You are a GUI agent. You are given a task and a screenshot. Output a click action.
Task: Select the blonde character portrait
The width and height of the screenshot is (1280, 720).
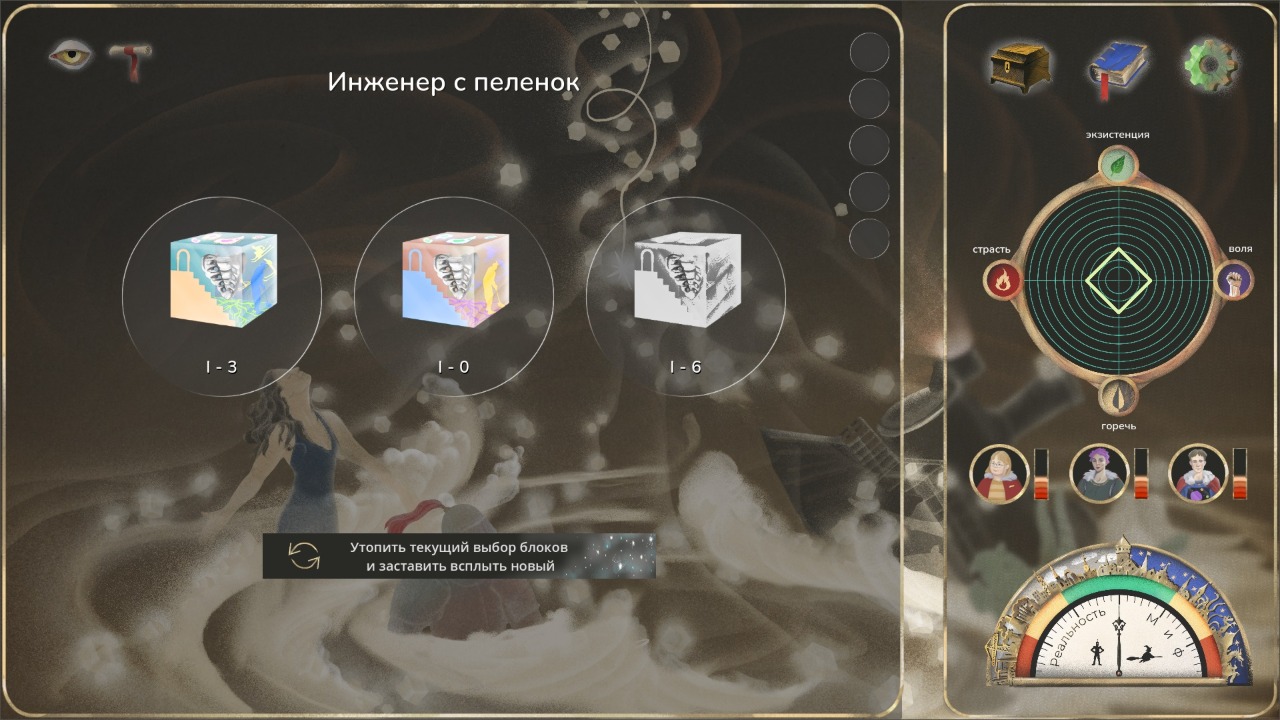[x=999, y=473]
